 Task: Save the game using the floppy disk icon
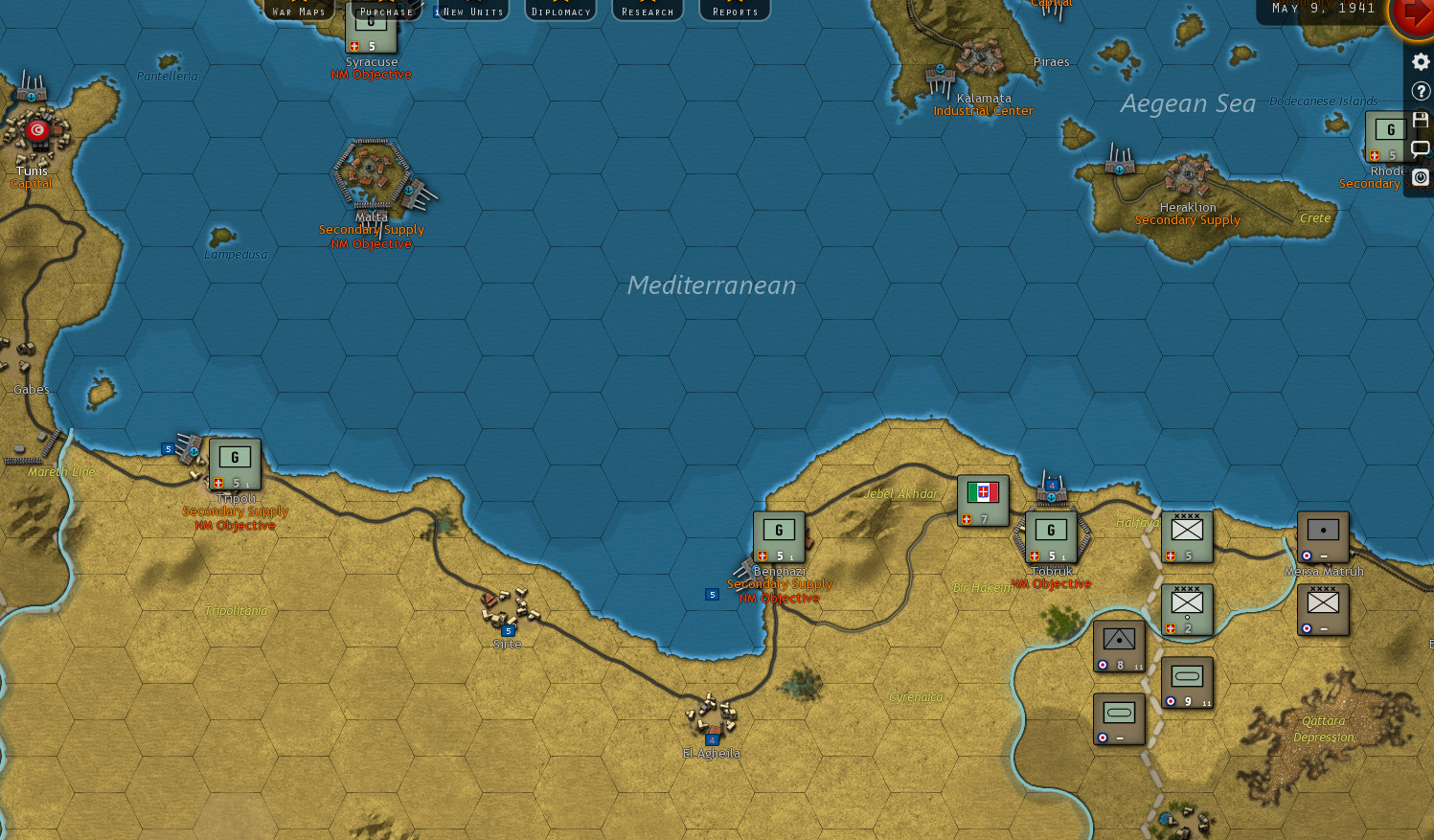1421,119
